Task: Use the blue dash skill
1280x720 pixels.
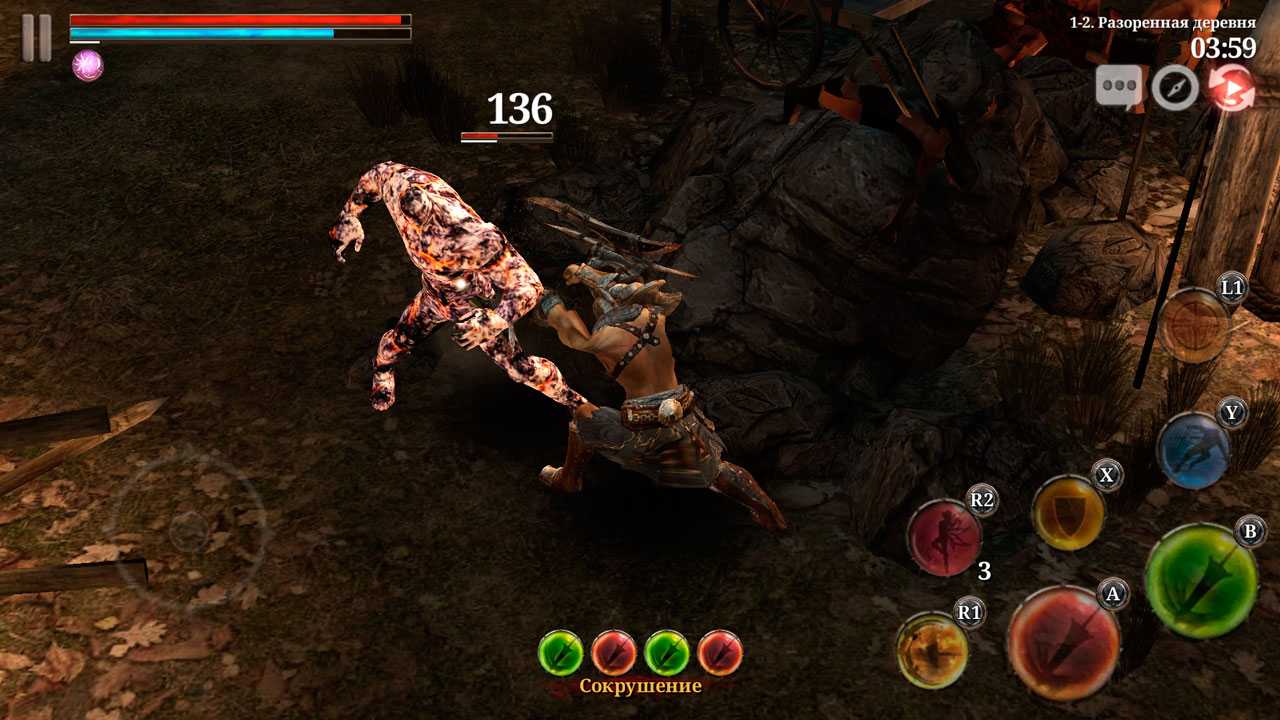Action: 1193,450
